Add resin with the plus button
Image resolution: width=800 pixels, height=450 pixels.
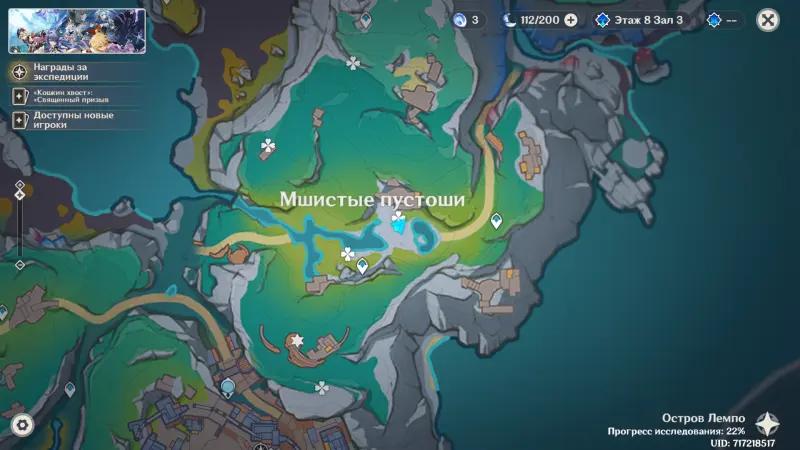(x=571, y=19)
